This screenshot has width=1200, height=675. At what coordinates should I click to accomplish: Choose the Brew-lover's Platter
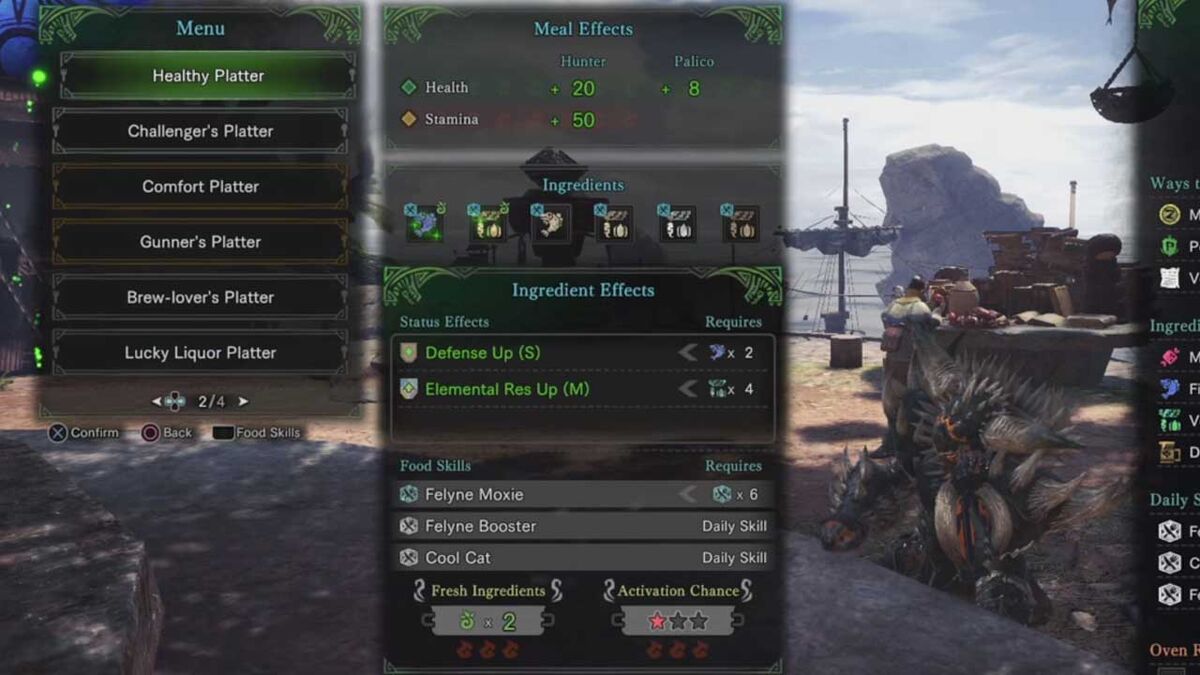(x=200, y=297)
